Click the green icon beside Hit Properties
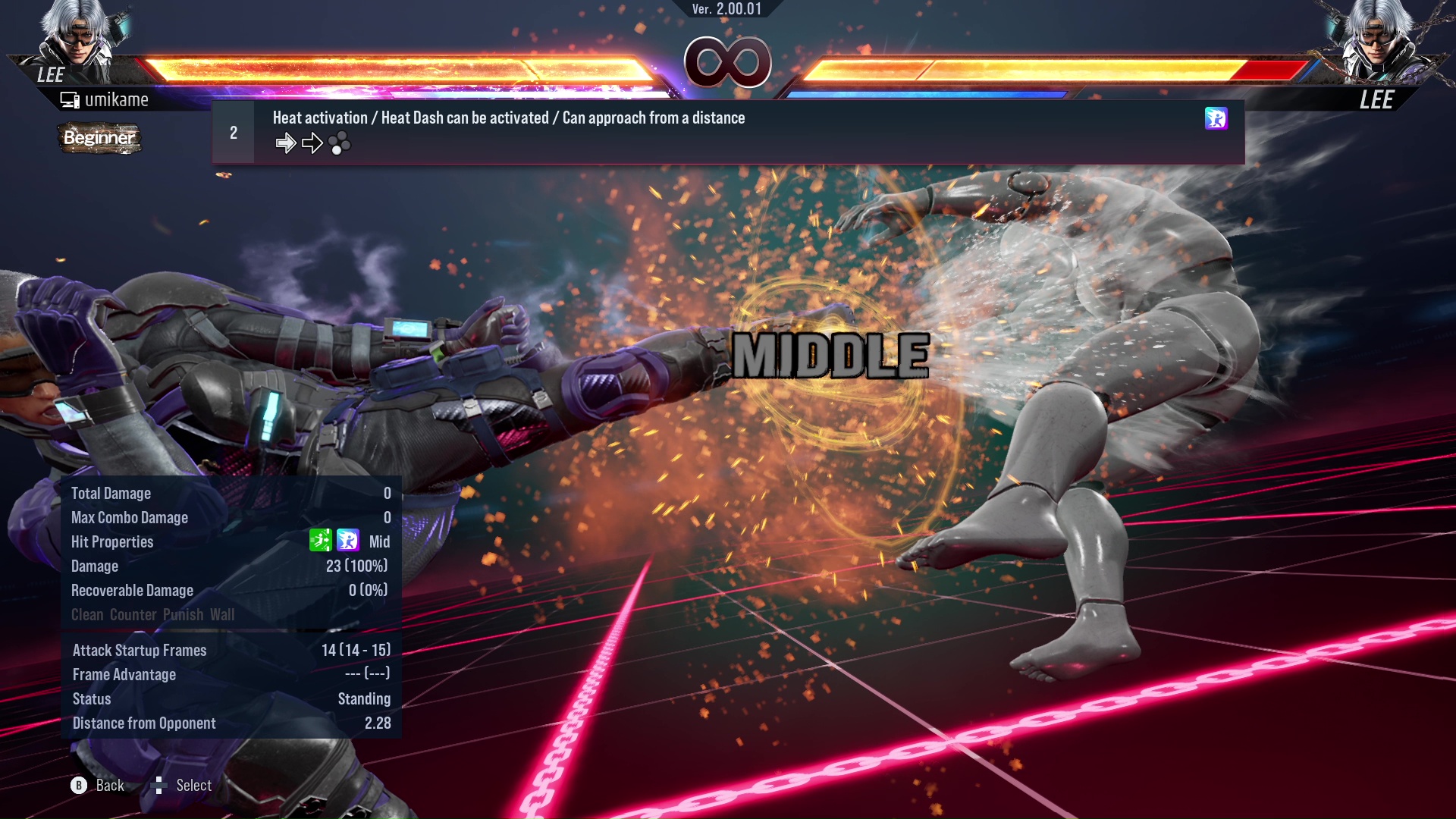This screenshot has width=1456, height=819. click(x=320, y=541)
